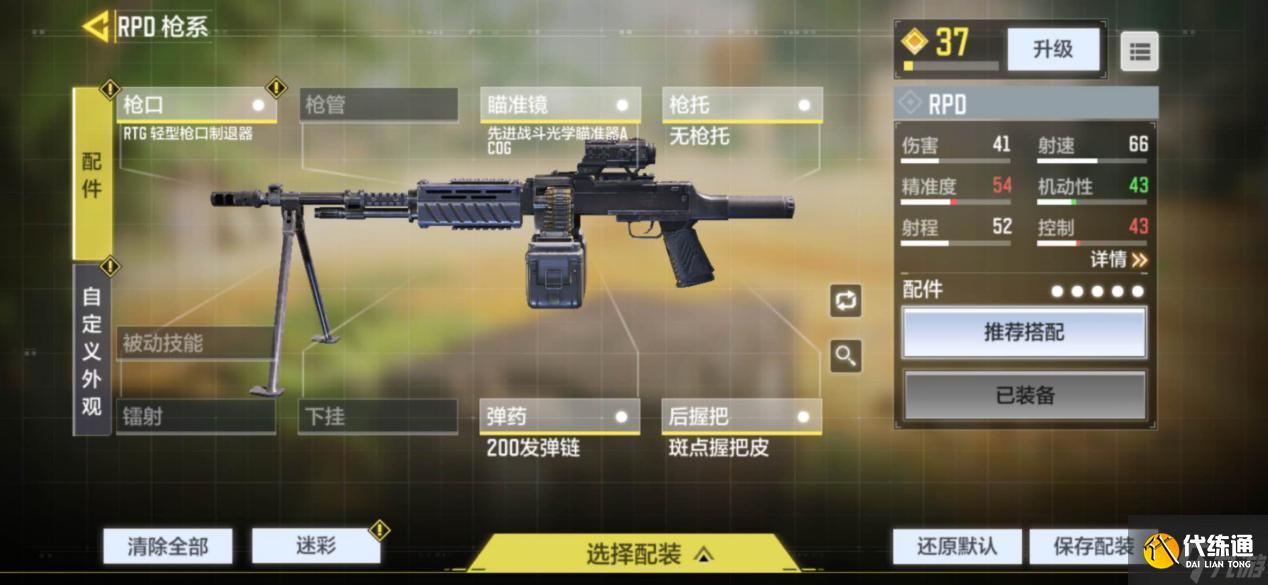Select the 下挂 underbarrel slot
This screenshot has height=585, width=1268.
tap(378, 416)
